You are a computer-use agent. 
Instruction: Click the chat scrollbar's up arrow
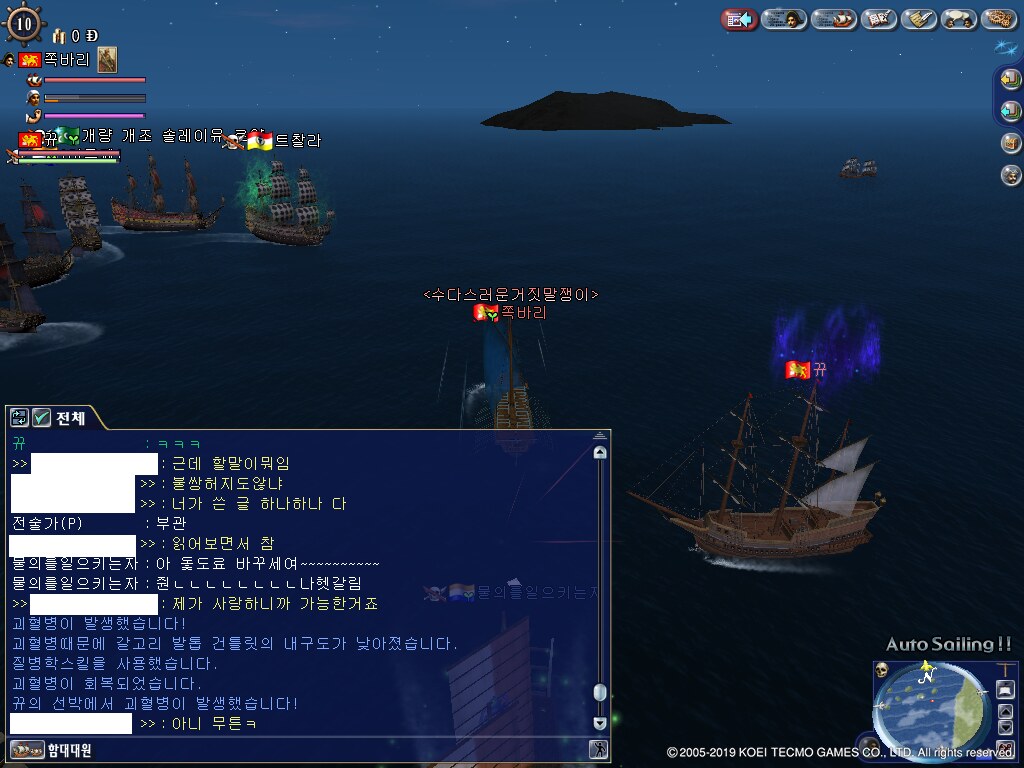point(600,452)
